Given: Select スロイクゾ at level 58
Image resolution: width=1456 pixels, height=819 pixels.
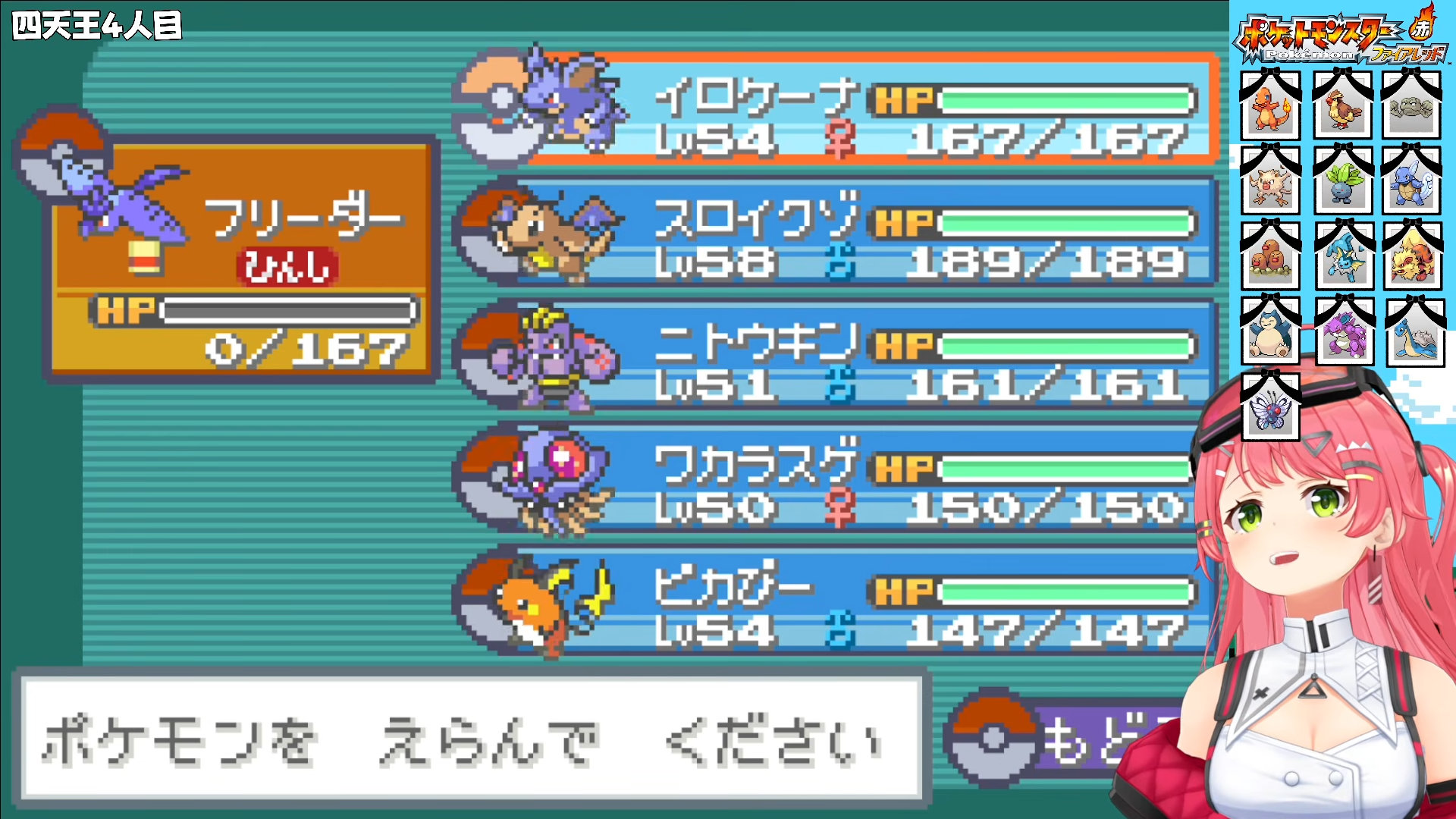Looking at the screenshot, I should tap(834, 233).
